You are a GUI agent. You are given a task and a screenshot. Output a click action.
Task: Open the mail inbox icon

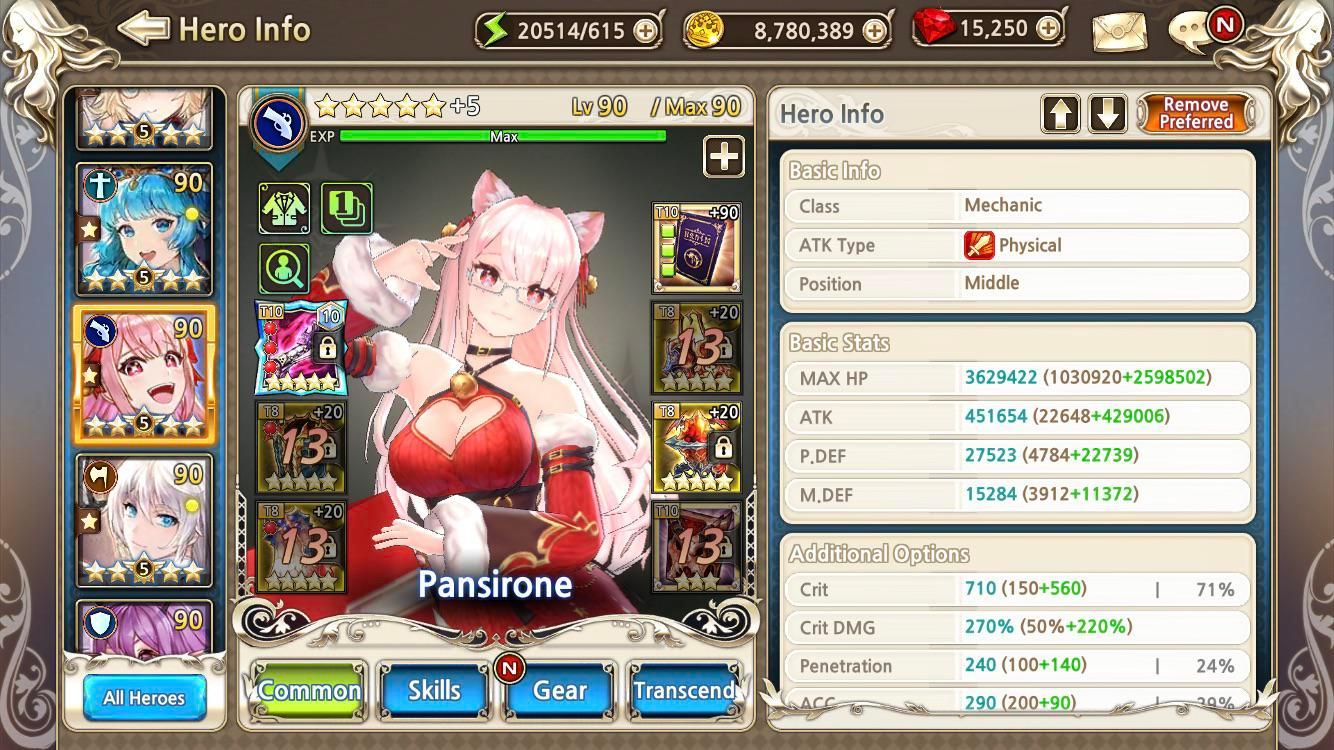pyautogui.click(x=1117, y=31)
